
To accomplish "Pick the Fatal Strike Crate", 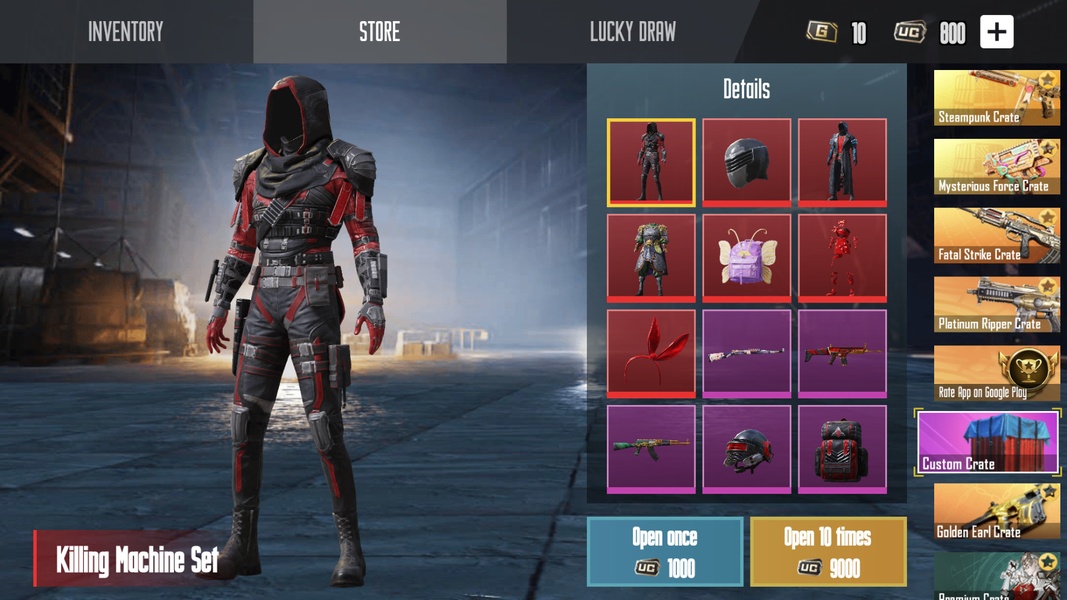I will (x=996, y=236).
